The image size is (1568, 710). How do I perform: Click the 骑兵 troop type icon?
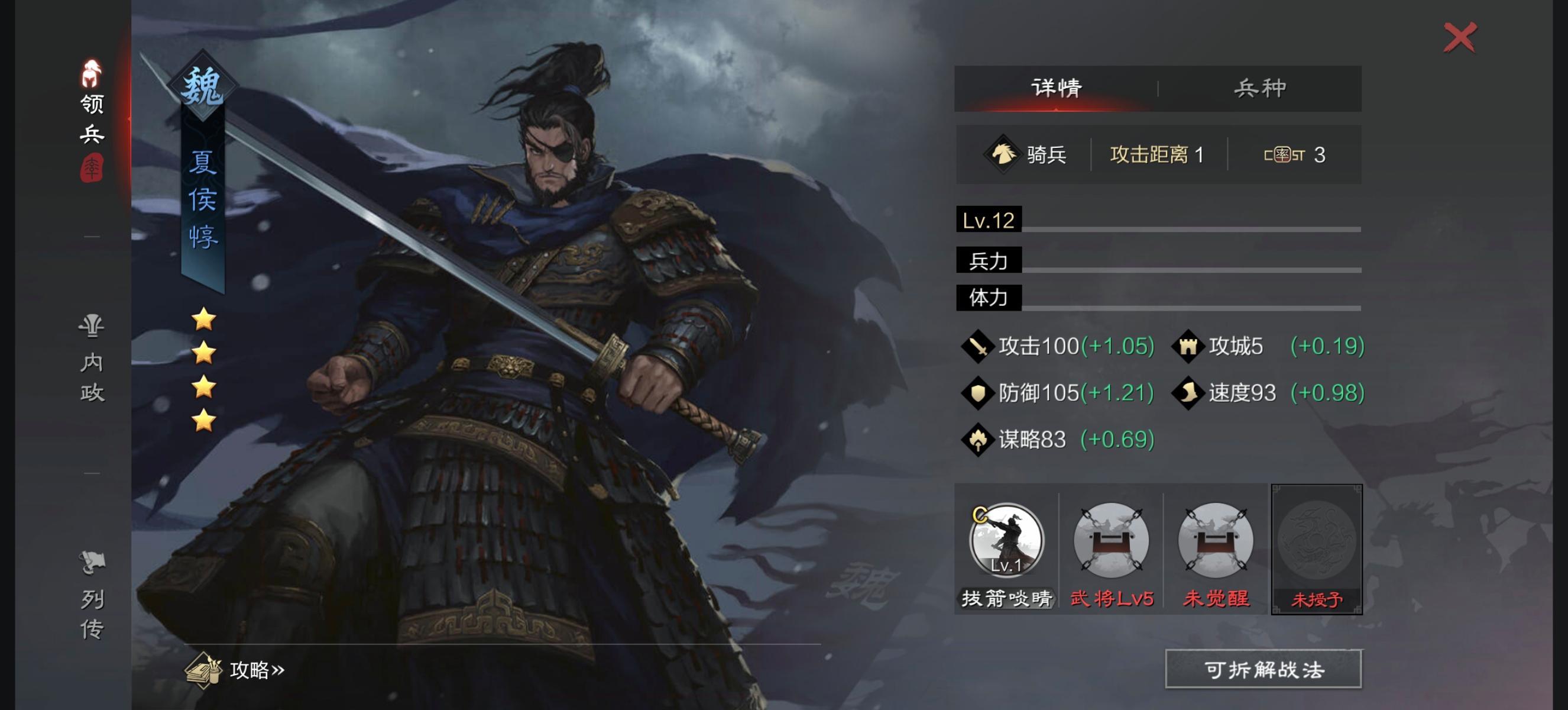1003,154
